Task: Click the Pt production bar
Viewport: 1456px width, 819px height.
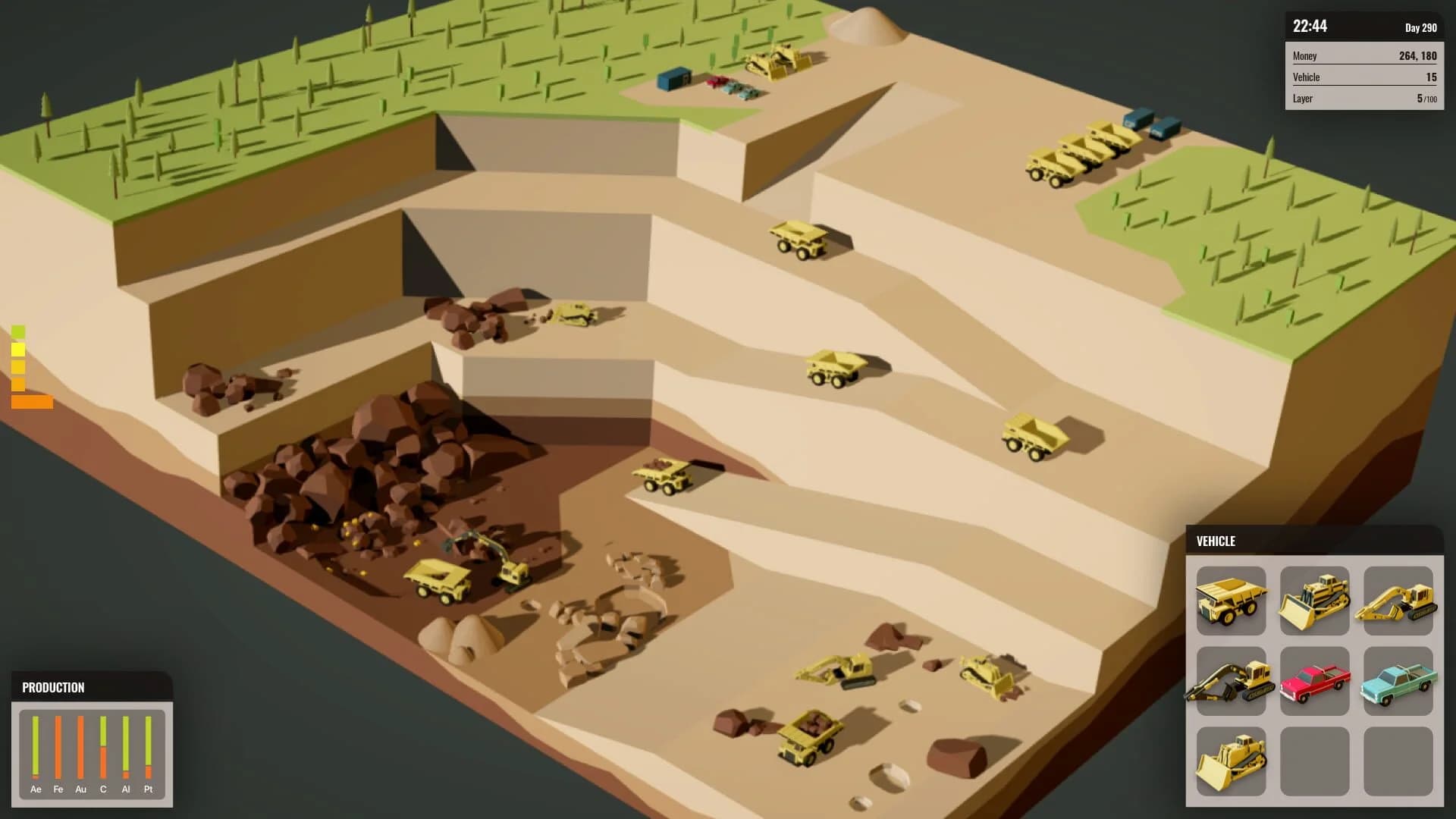Action: (148, 747)
